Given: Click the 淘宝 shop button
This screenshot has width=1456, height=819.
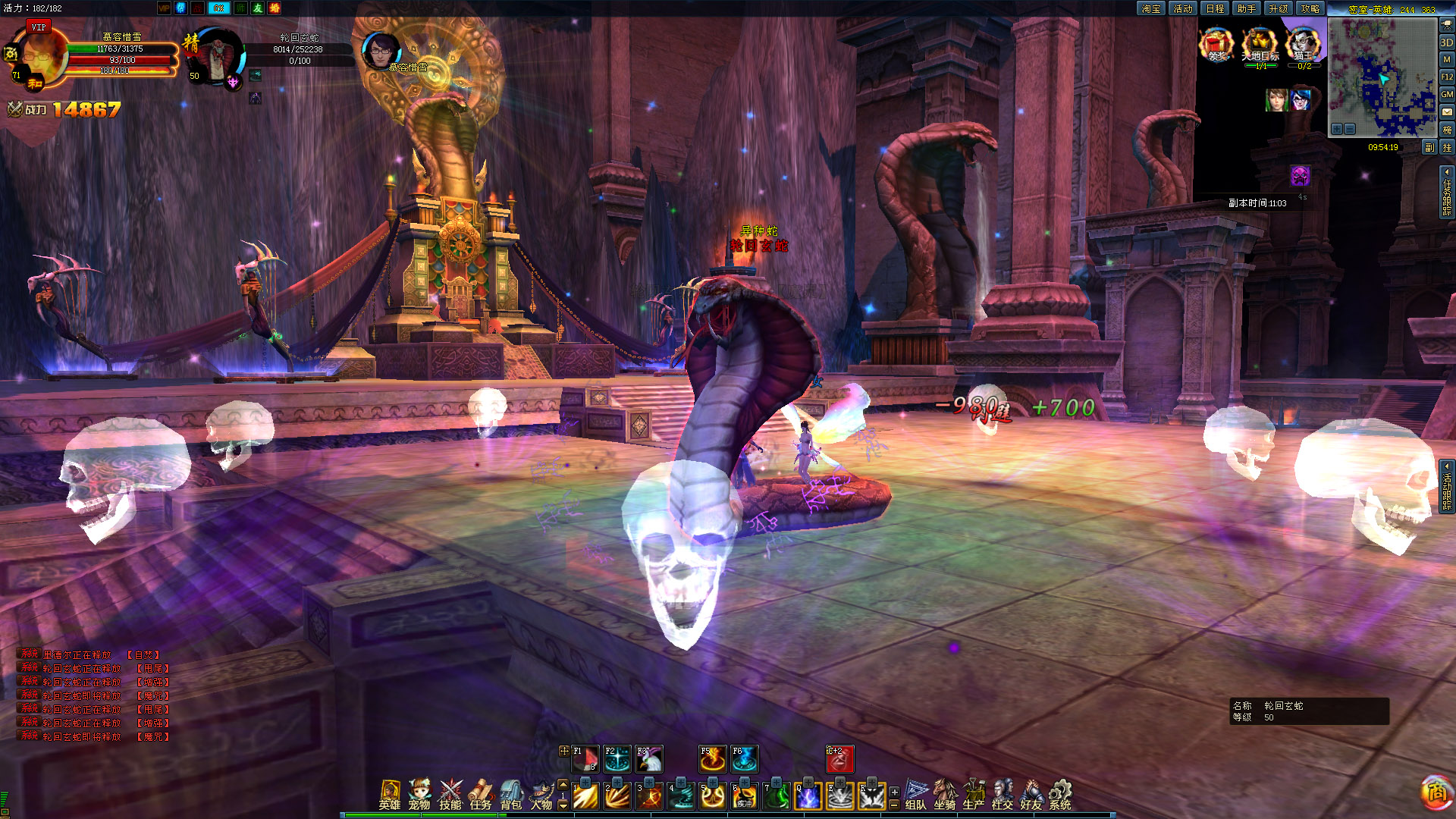Looking at the screenshot, I should [x=1151, y=8].
